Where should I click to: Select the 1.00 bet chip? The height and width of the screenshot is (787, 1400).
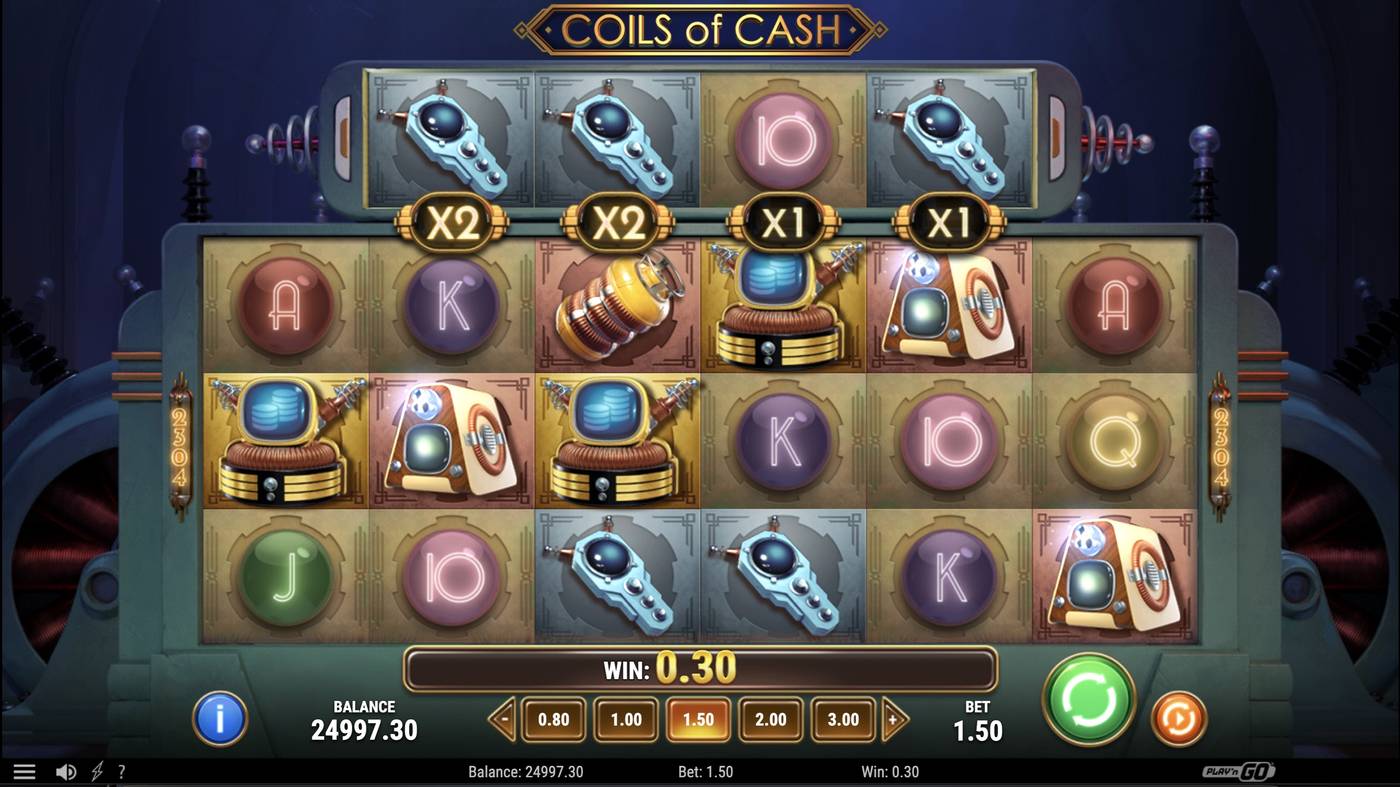[626, 718]
